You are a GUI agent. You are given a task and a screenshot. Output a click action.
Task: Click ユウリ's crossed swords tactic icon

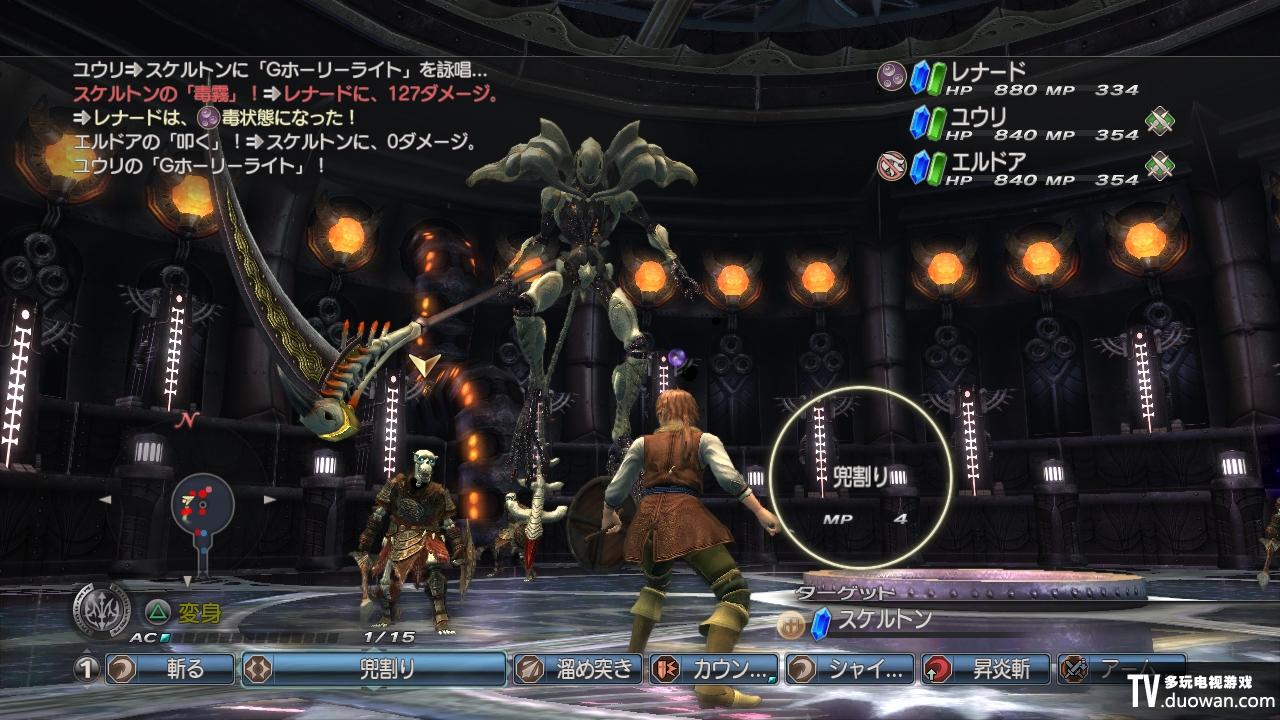click(x=1160, y=121)
